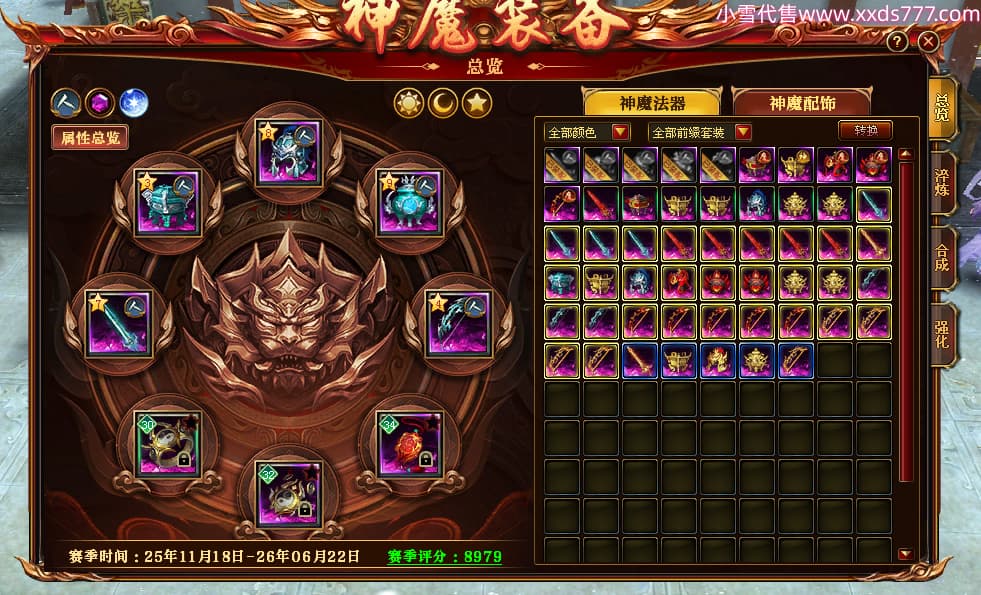Click the purple gem icon near 属性总览
The width and height of the screenshot is (981, 595).
tap(99, 102)
